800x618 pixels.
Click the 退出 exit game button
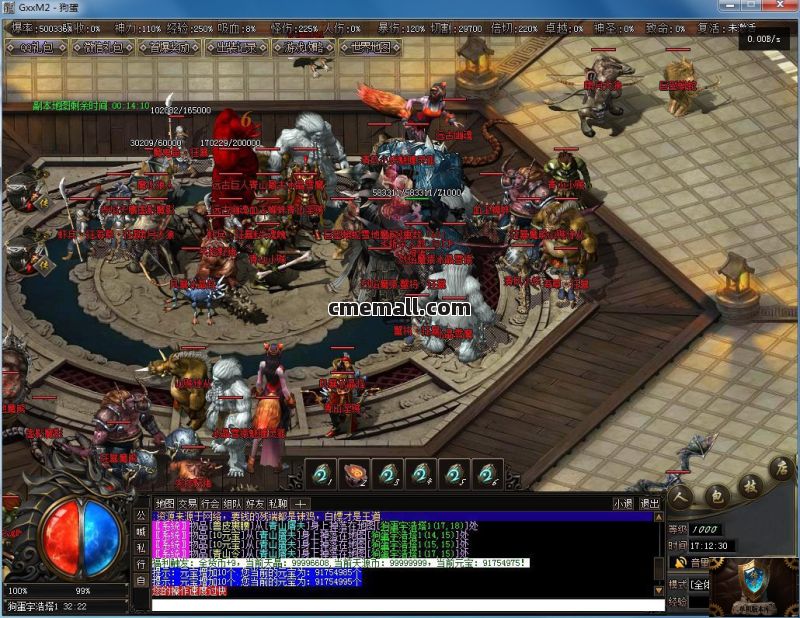[649, 503]
